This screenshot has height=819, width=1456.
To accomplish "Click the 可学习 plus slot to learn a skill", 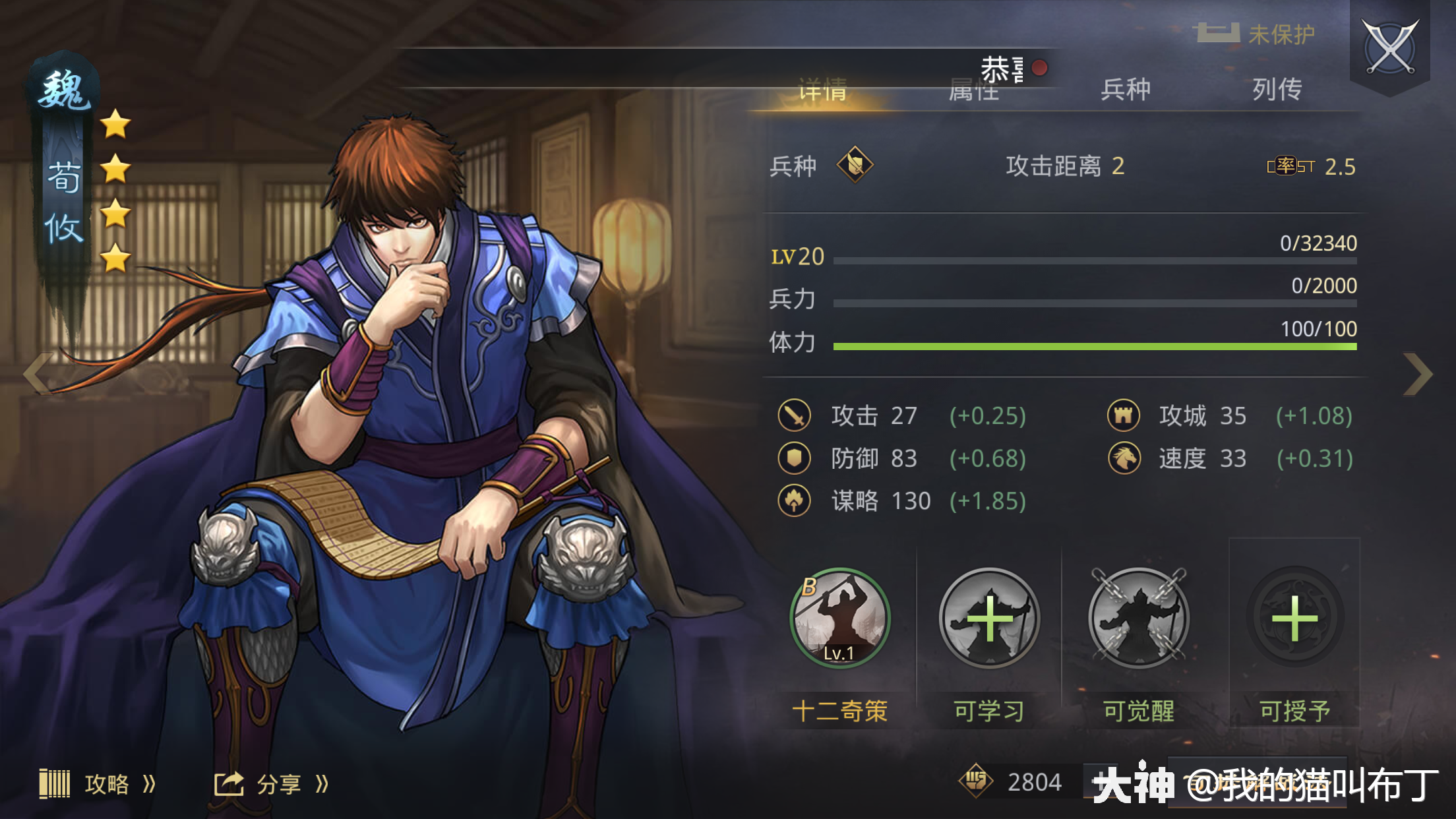I will [988, 620].
